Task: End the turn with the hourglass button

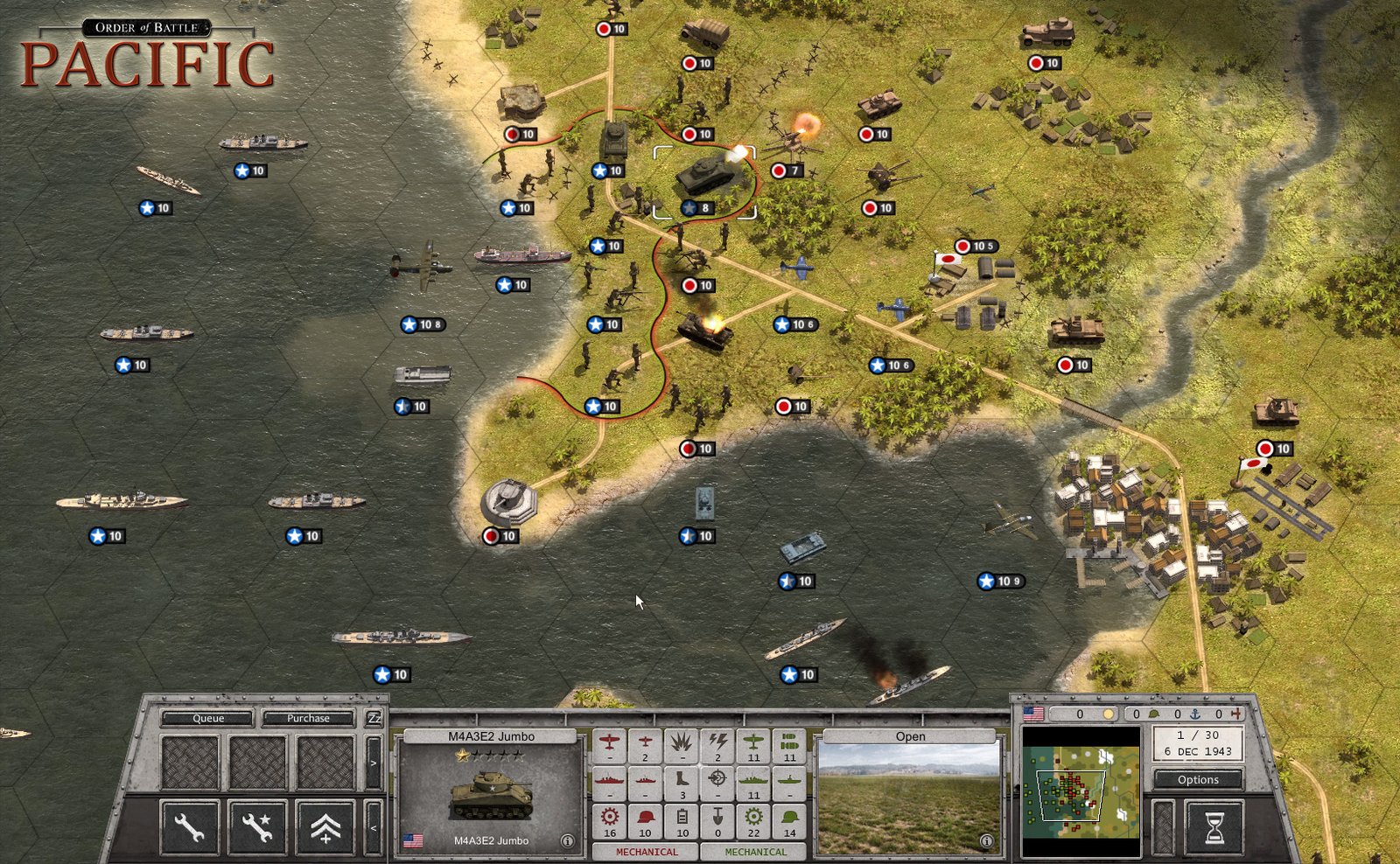Action: (x=1214, y=826)
